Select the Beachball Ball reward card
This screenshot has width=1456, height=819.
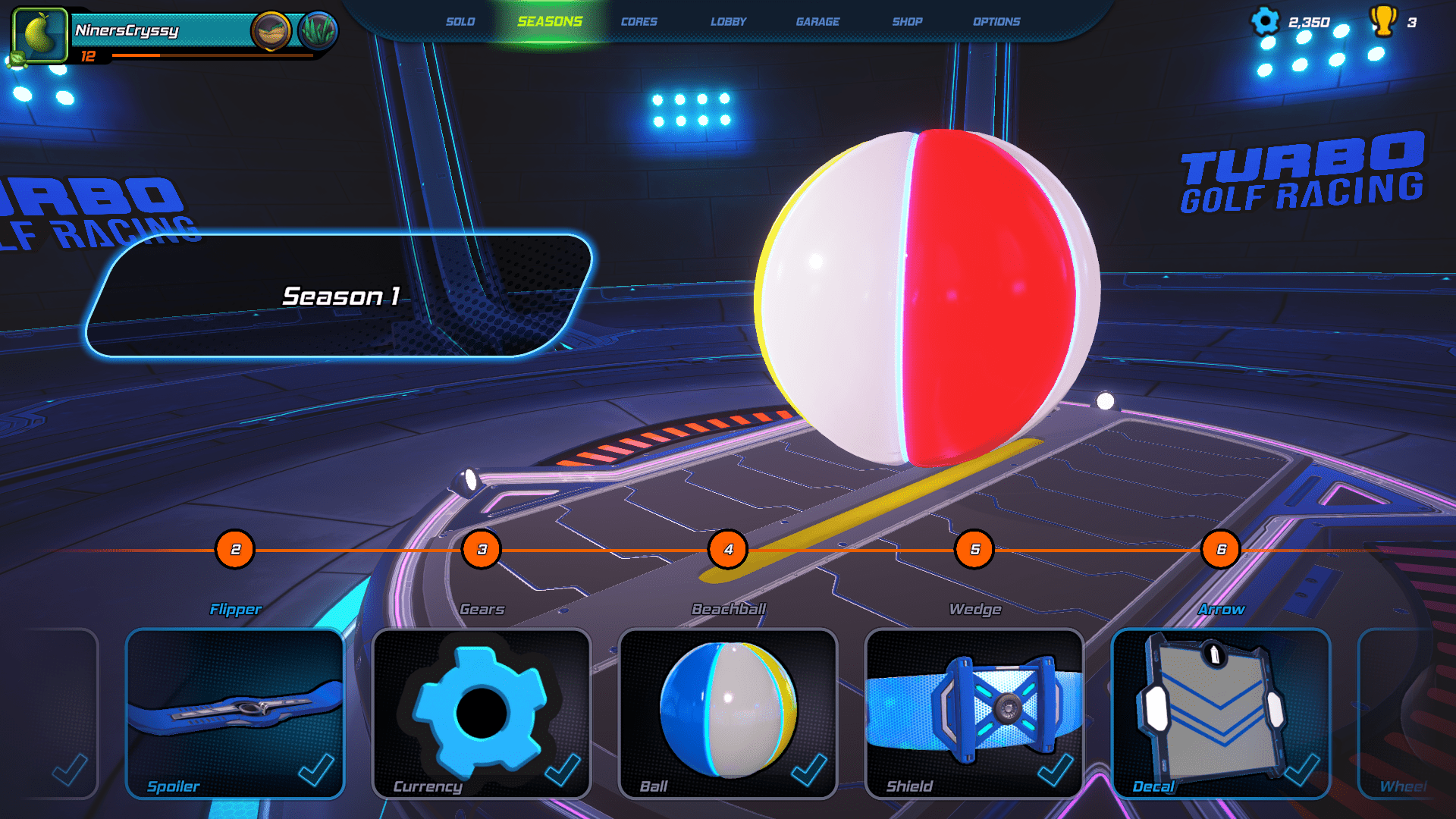coord(726,713)
